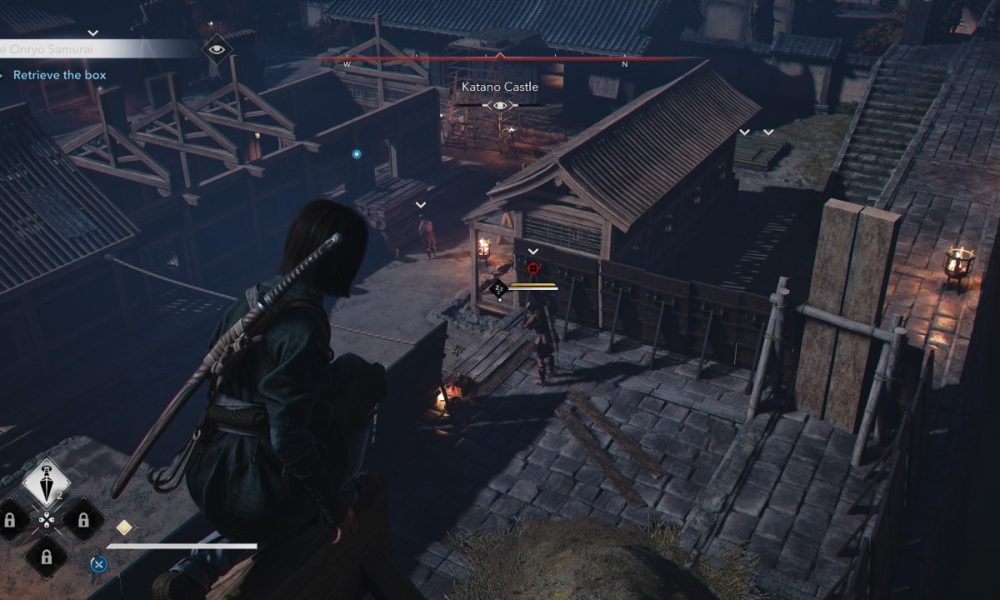Click the compass bar heading strip
This screenshot has height=600, width=1000.
tap(499, 59)
